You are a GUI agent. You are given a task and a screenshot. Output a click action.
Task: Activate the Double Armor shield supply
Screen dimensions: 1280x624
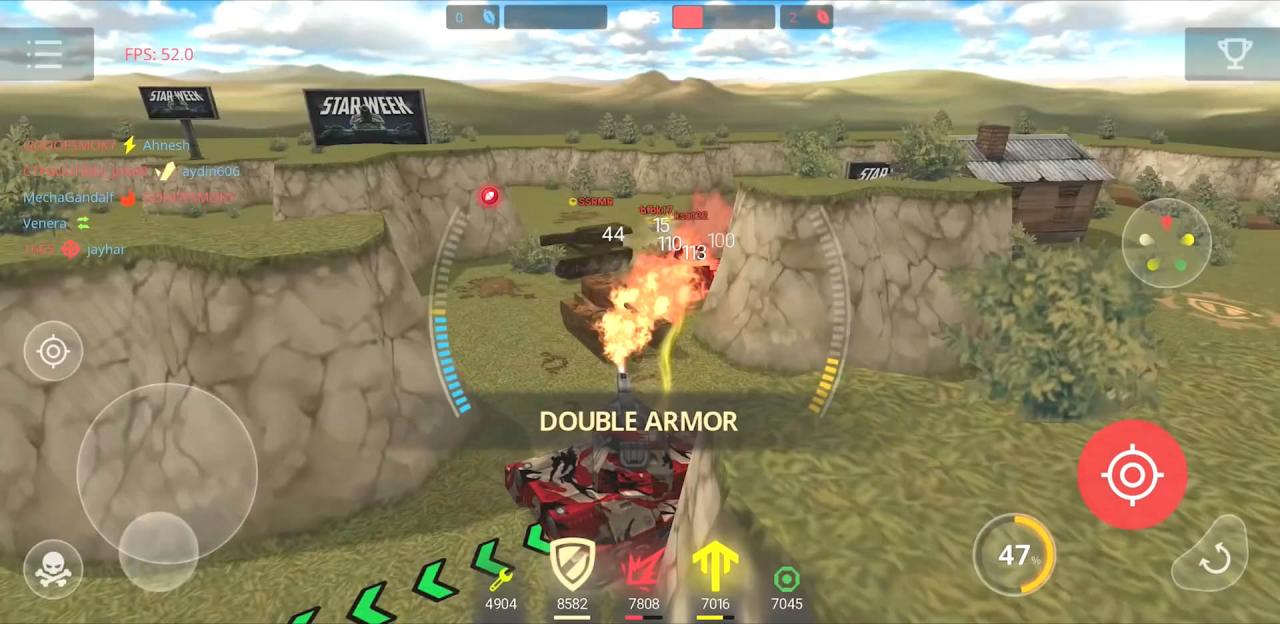tap(572, 567)
